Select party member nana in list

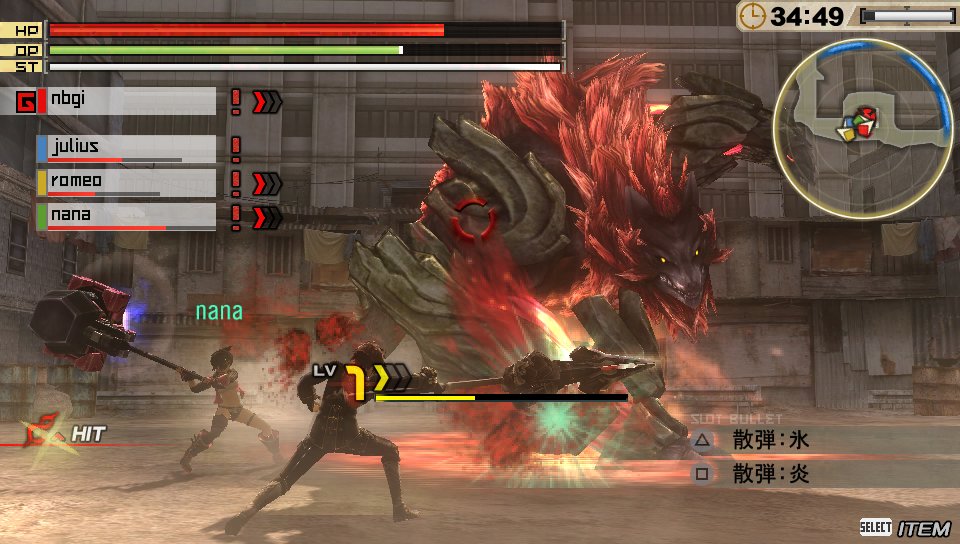127,216
